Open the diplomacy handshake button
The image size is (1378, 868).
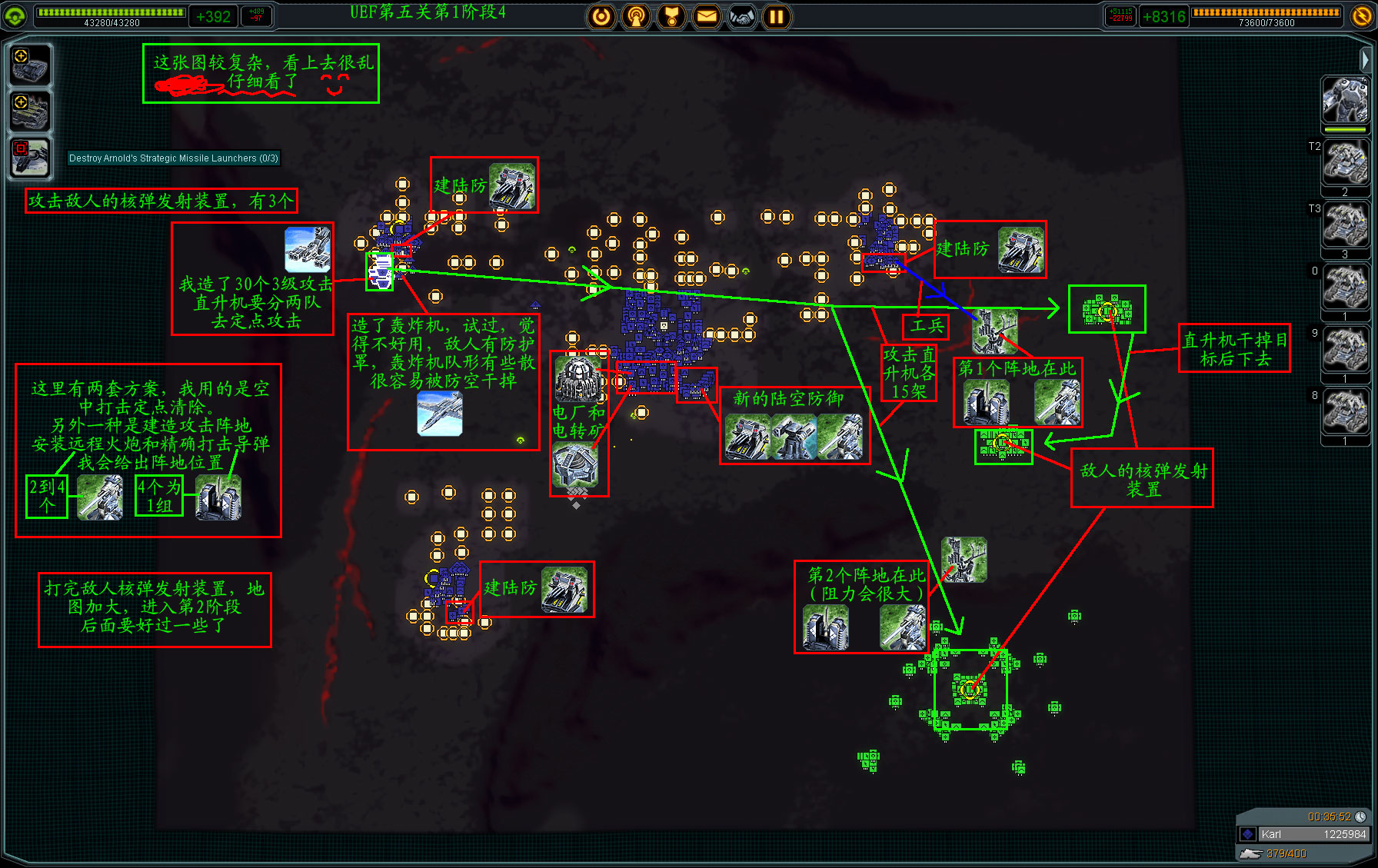click(x=742, y=16)
